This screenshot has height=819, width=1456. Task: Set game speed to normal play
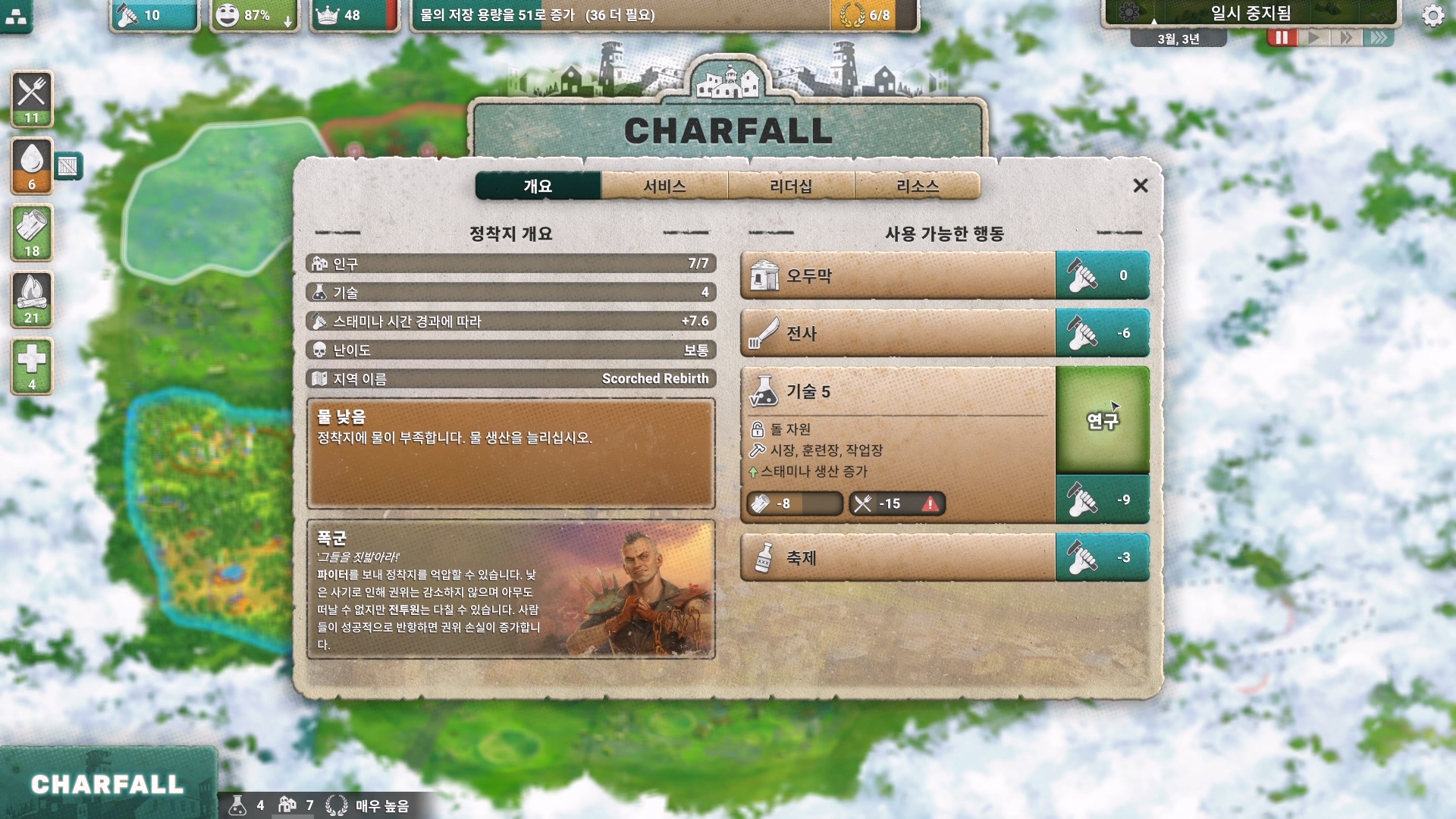1315,38
